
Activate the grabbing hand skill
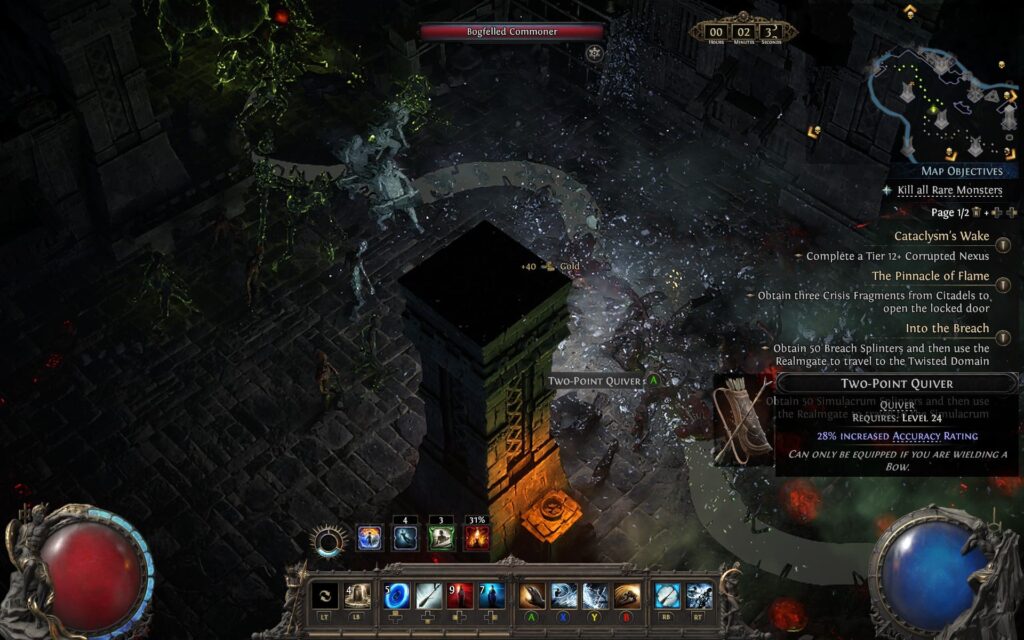[x=533, y=596]
